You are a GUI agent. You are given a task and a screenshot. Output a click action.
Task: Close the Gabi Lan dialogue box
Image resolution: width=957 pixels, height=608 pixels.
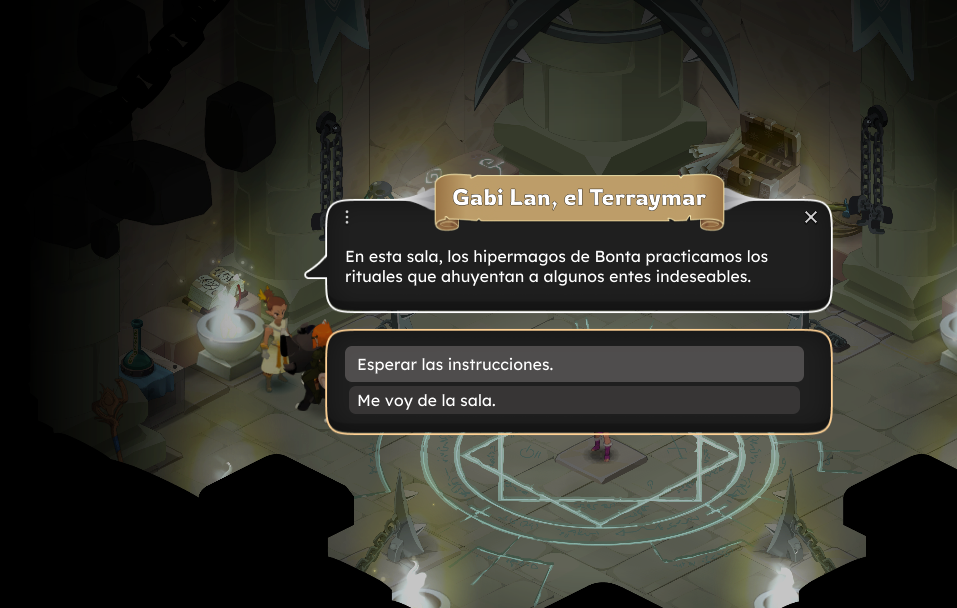click(811, 217)
